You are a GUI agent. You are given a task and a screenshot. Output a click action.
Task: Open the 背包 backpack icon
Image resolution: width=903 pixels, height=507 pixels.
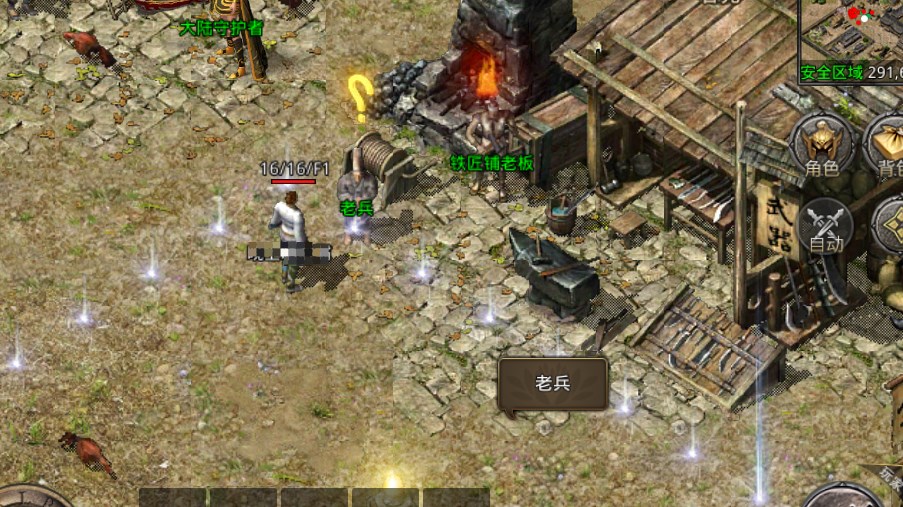(888, 146)
